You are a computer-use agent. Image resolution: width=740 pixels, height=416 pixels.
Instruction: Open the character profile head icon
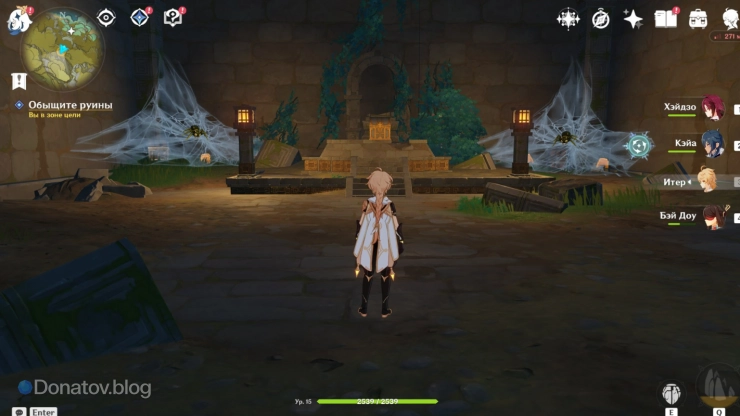[727, 16]
